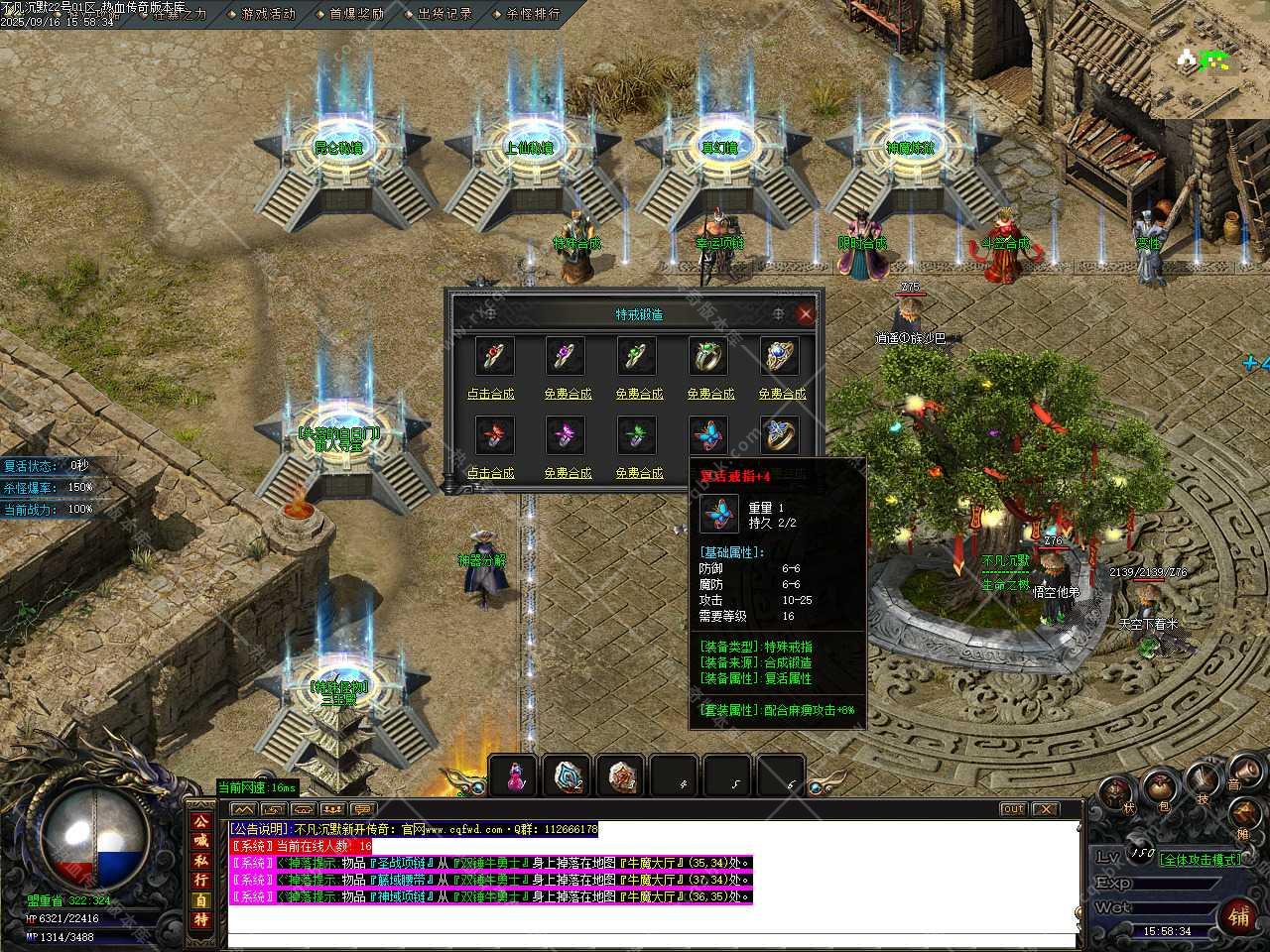The height and width of the screenshot is (952, 1270).
Task: Select the blue butterfly revive ring
Action: [x=708, y=435]
